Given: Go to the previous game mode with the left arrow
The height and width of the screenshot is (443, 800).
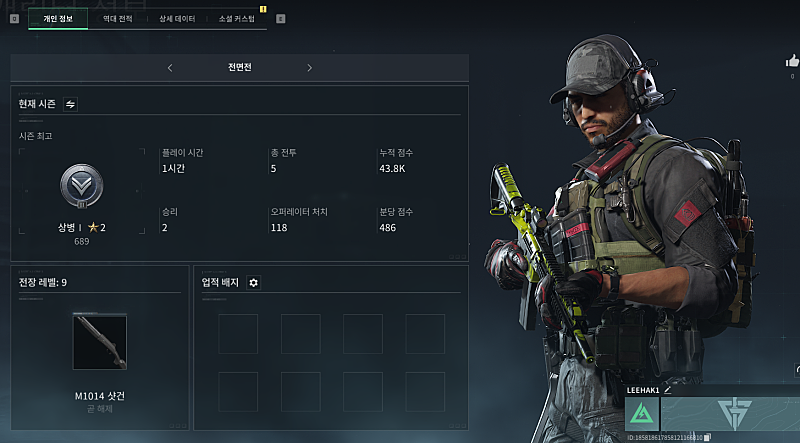Looking at the screenshot, I should [x=170, y=68].
